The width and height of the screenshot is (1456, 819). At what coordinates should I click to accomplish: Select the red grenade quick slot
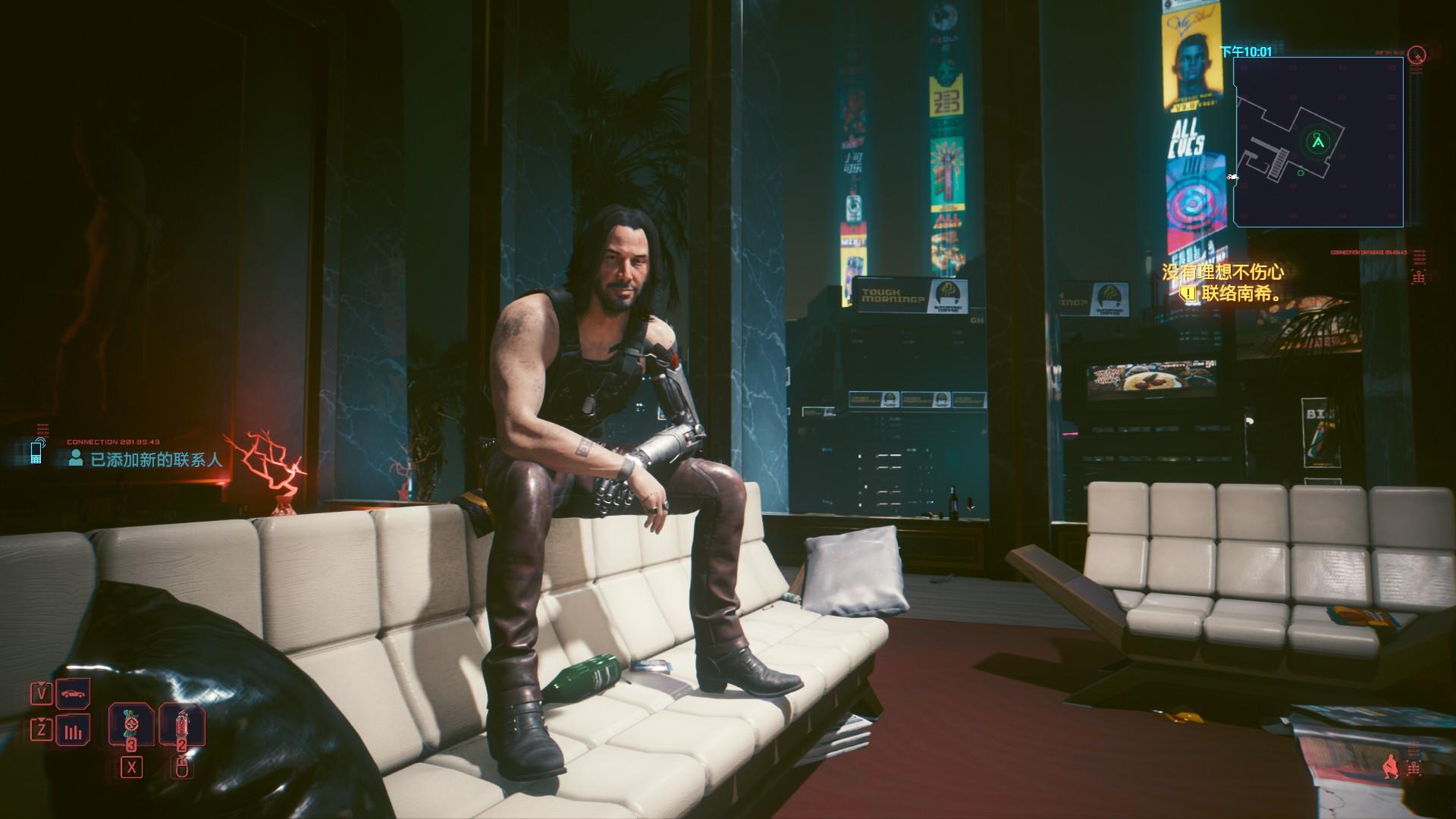coord(181,726)
